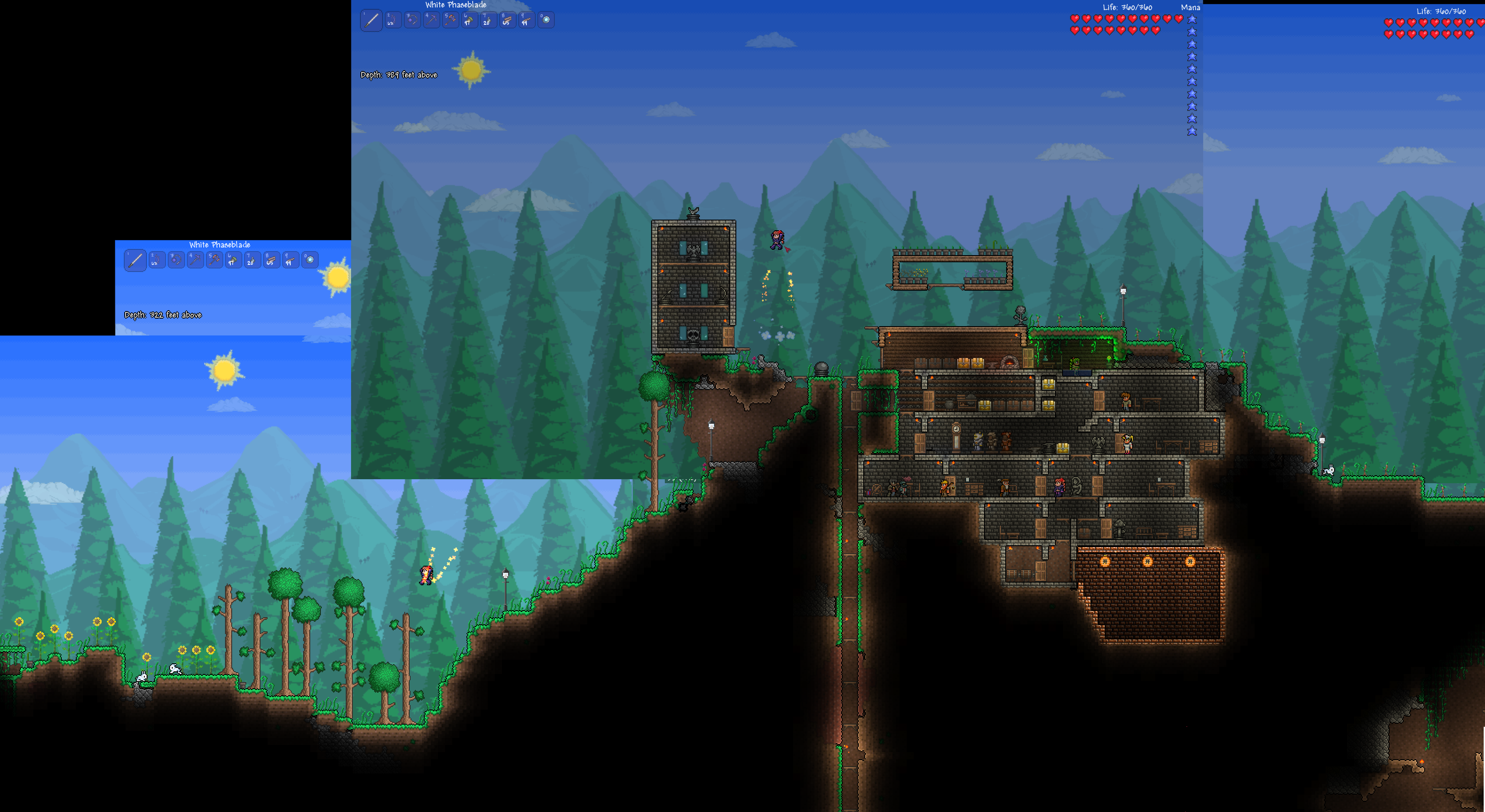Select the White Phaseblade in the 322-feet depth hotbar
The height and width of the screenshot is (812, 1485).
pos(135,260)
